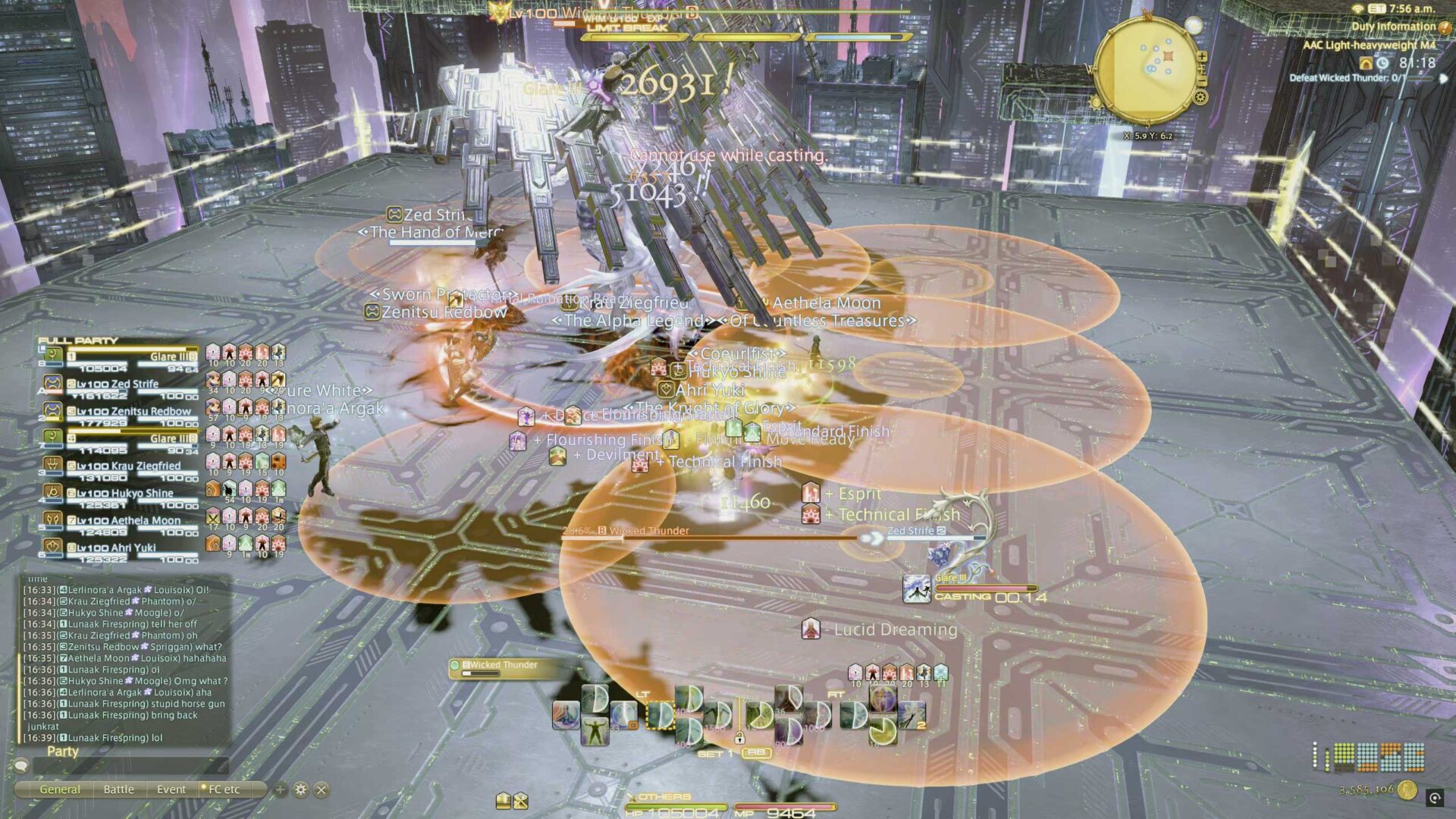Click the clock icon next to the 81:18 timer
Viewport: 1456px width, 819px height.
(1382, 64)
